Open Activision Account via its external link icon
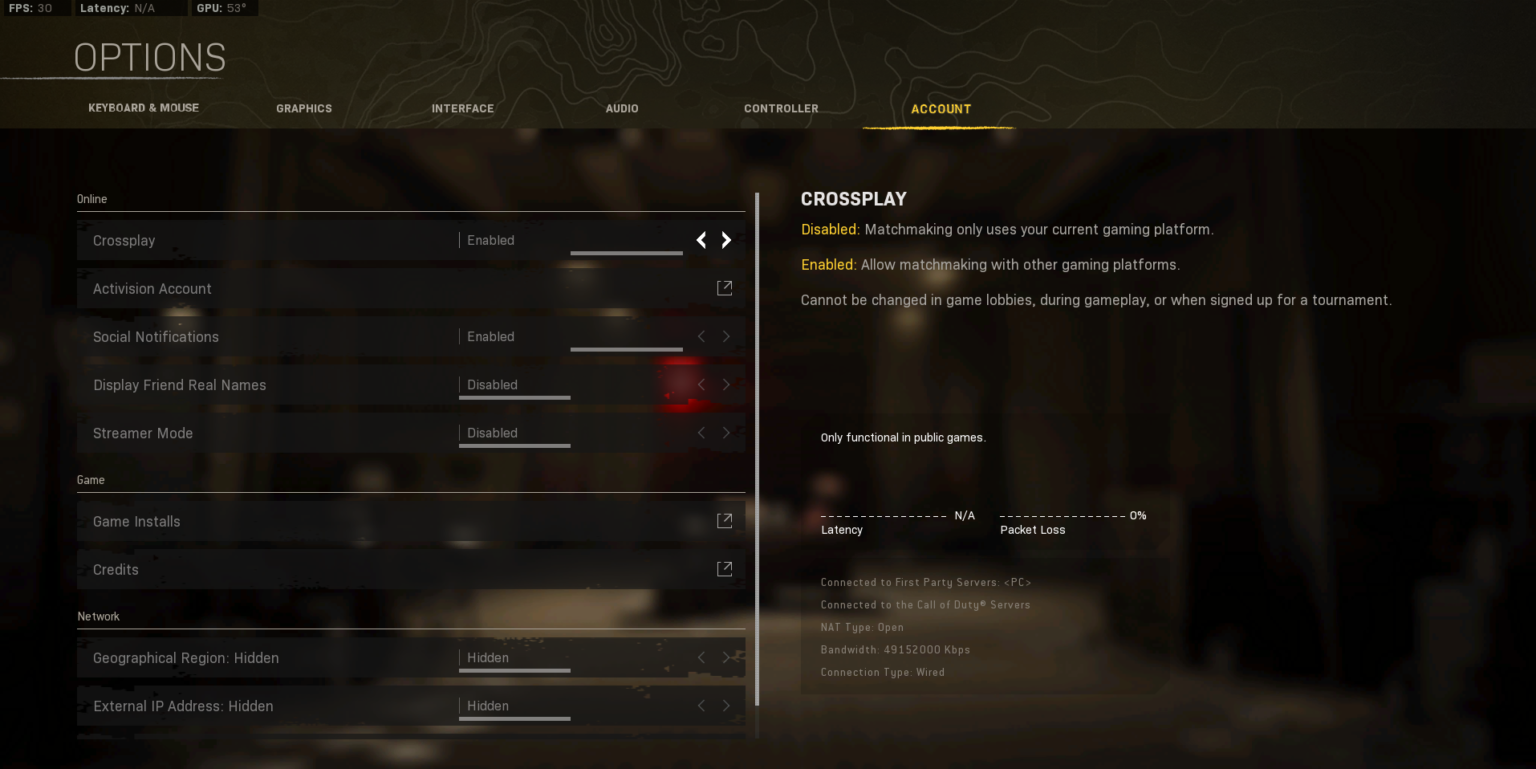 click(x=725, y=287)
